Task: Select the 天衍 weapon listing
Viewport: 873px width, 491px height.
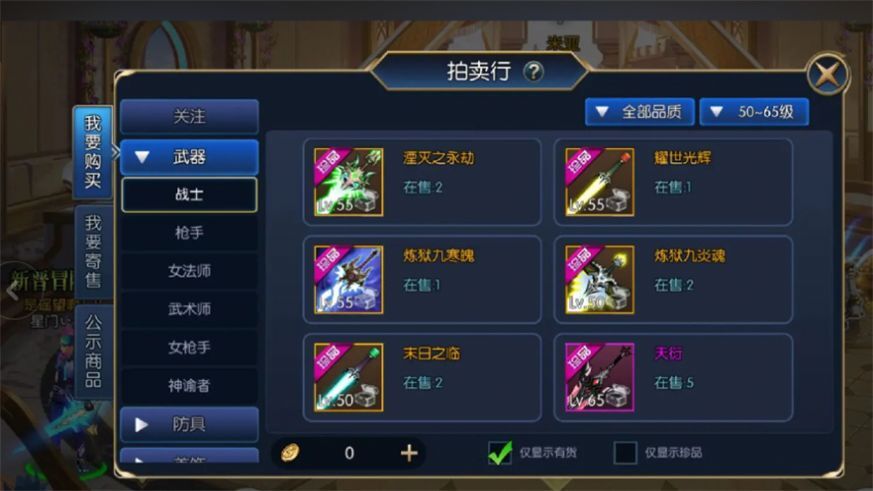Action: pos(673,377)
